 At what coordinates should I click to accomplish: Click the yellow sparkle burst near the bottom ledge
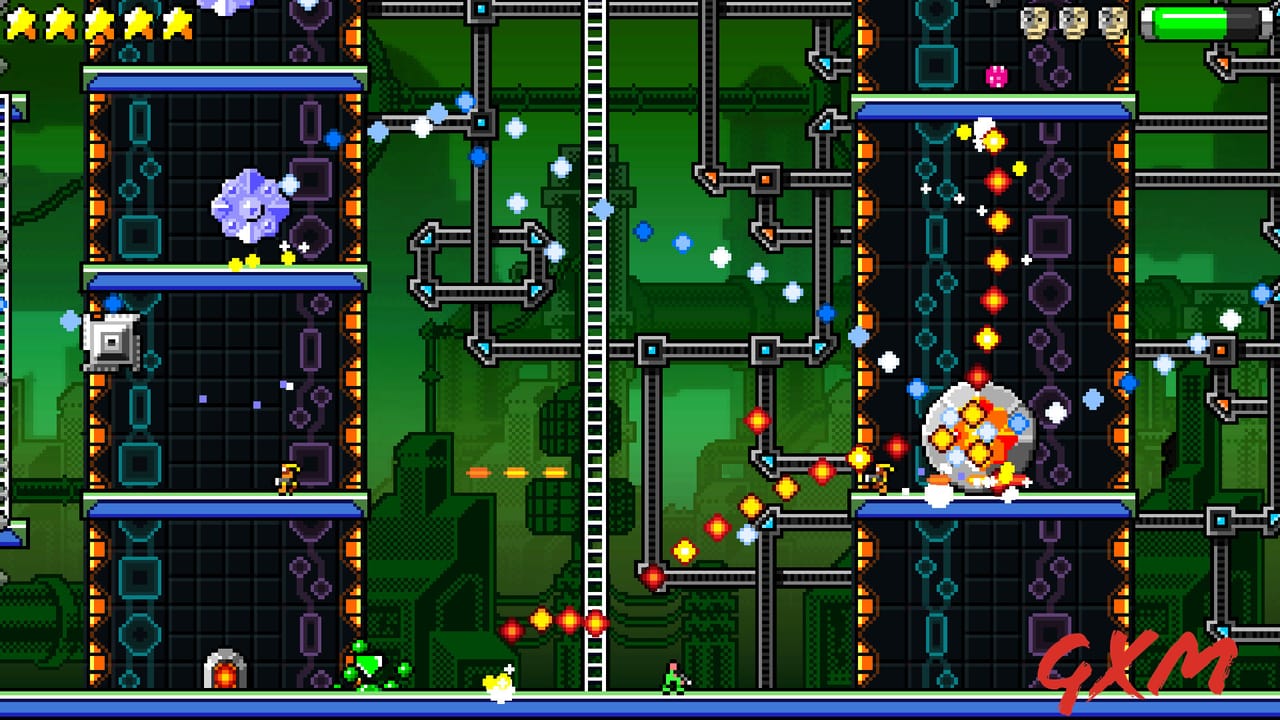point(499,686)
